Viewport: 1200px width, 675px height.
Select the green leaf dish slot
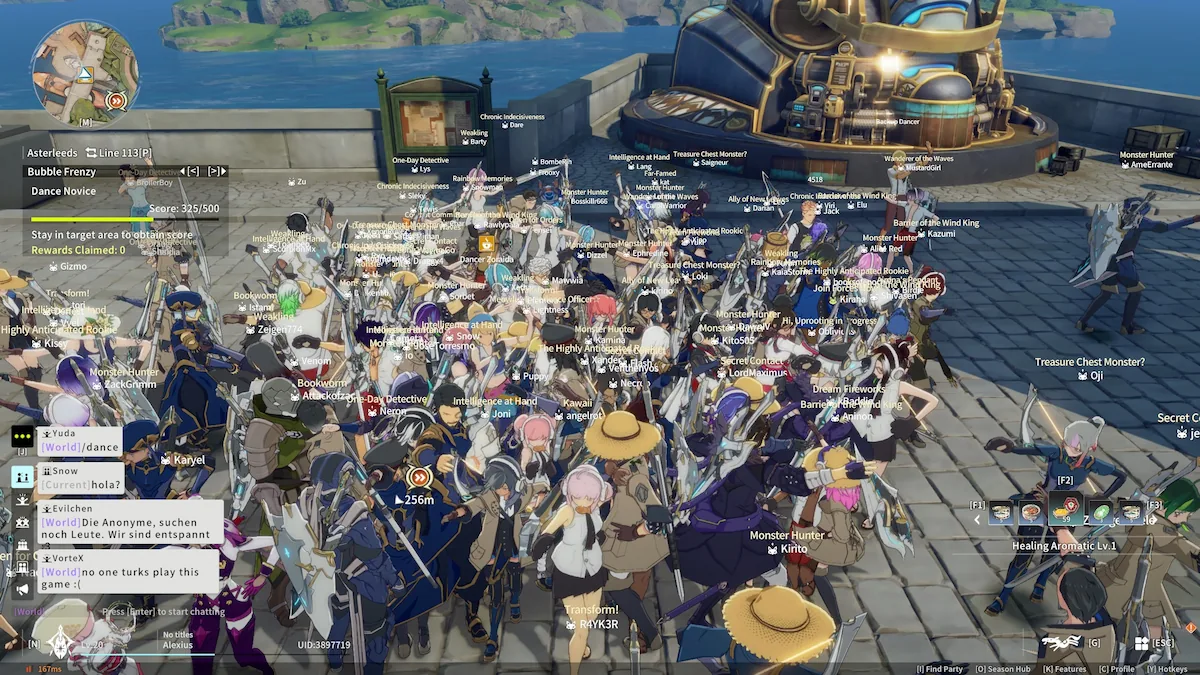(x=1099, y=513)
